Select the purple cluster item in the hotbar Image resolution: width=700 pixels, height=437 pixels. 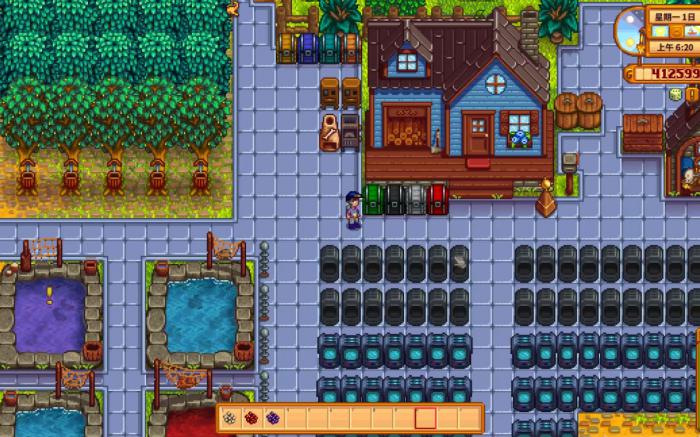tap(273, 417)
